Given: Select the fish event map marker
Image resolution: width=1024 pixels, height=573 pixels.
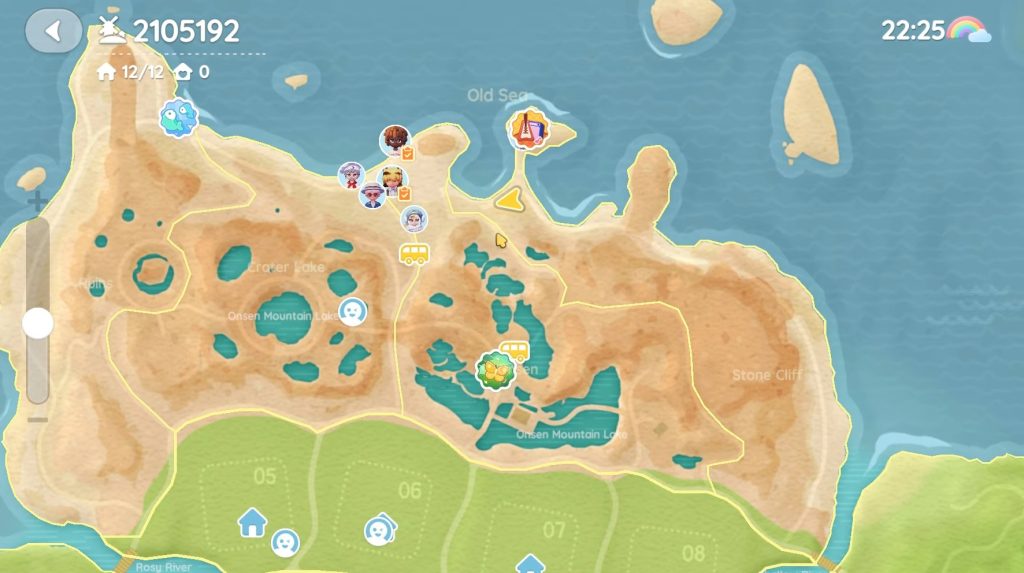Looking at the screenshot, I should tap(178, 118).
